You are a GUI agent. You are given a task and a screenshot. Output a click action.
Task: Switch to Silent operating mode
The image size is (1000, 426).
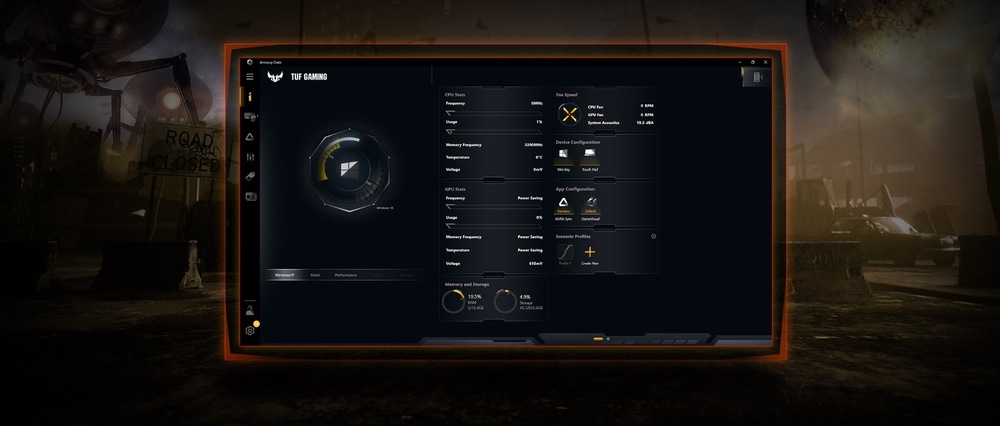point(315,274)
